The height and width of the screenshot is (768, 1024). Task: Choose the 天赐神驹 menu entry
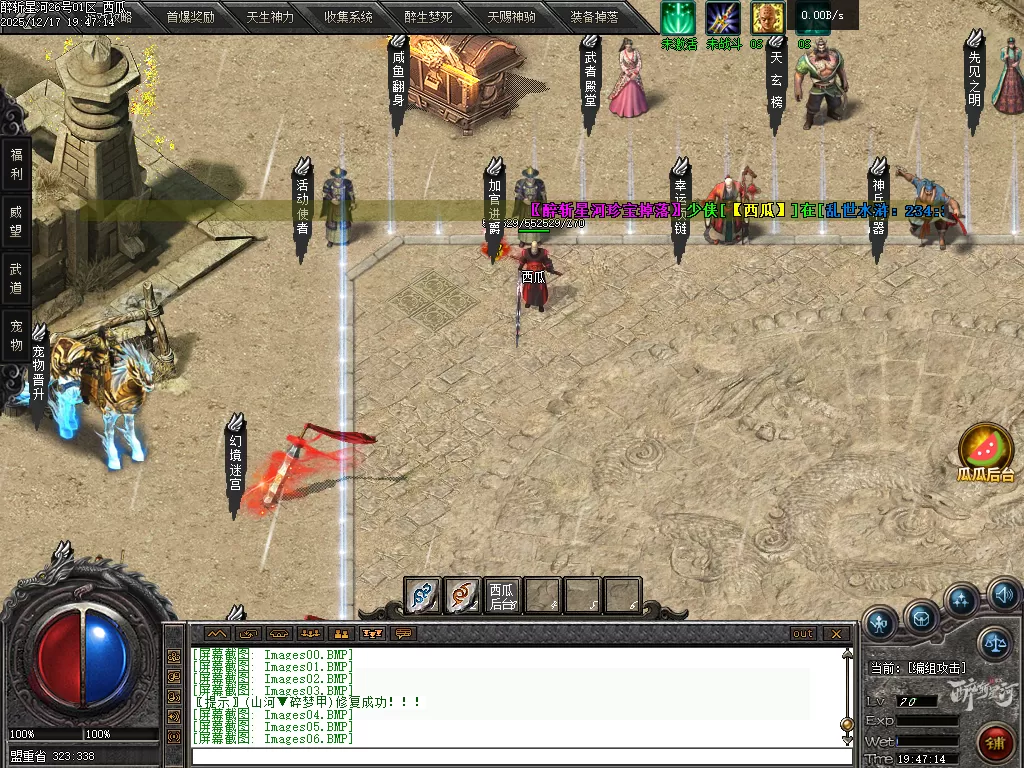pyautogui.click(x=511, y=17)
